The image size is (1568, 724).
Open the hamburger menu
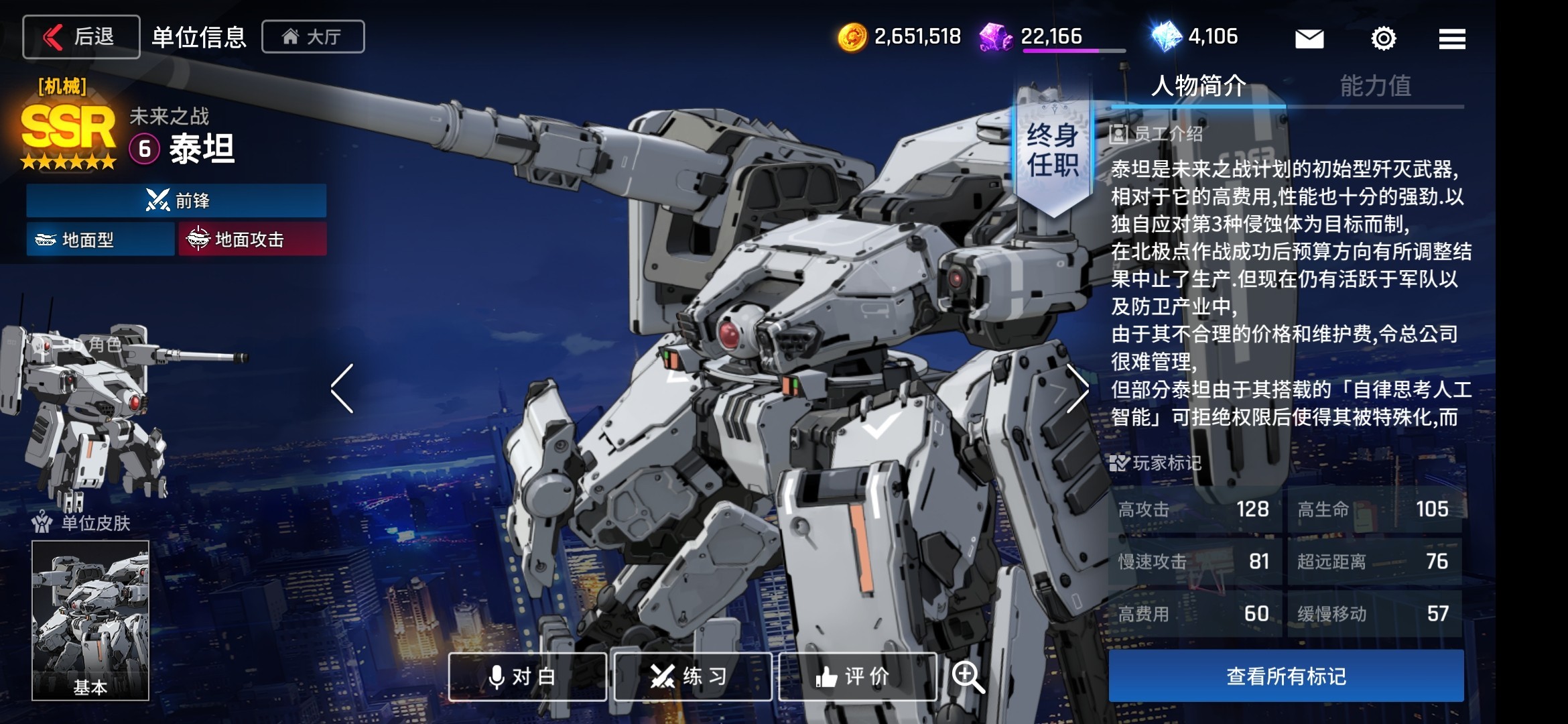tap(1451, 38)
